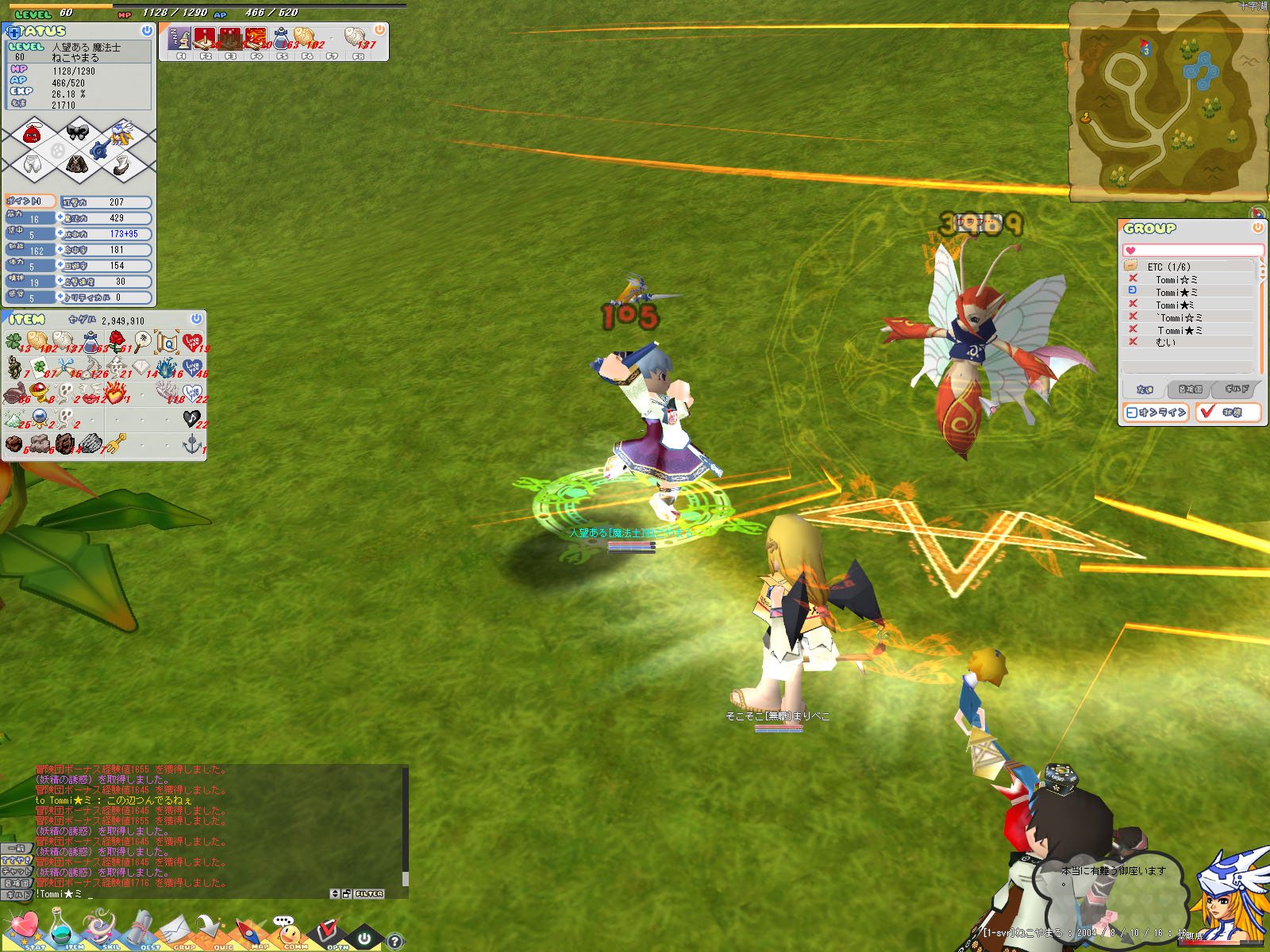Viewport: 1270px width, 952px height.
Task: Switch to the ギルド tab in GROUP
Action: (1237, 390)
